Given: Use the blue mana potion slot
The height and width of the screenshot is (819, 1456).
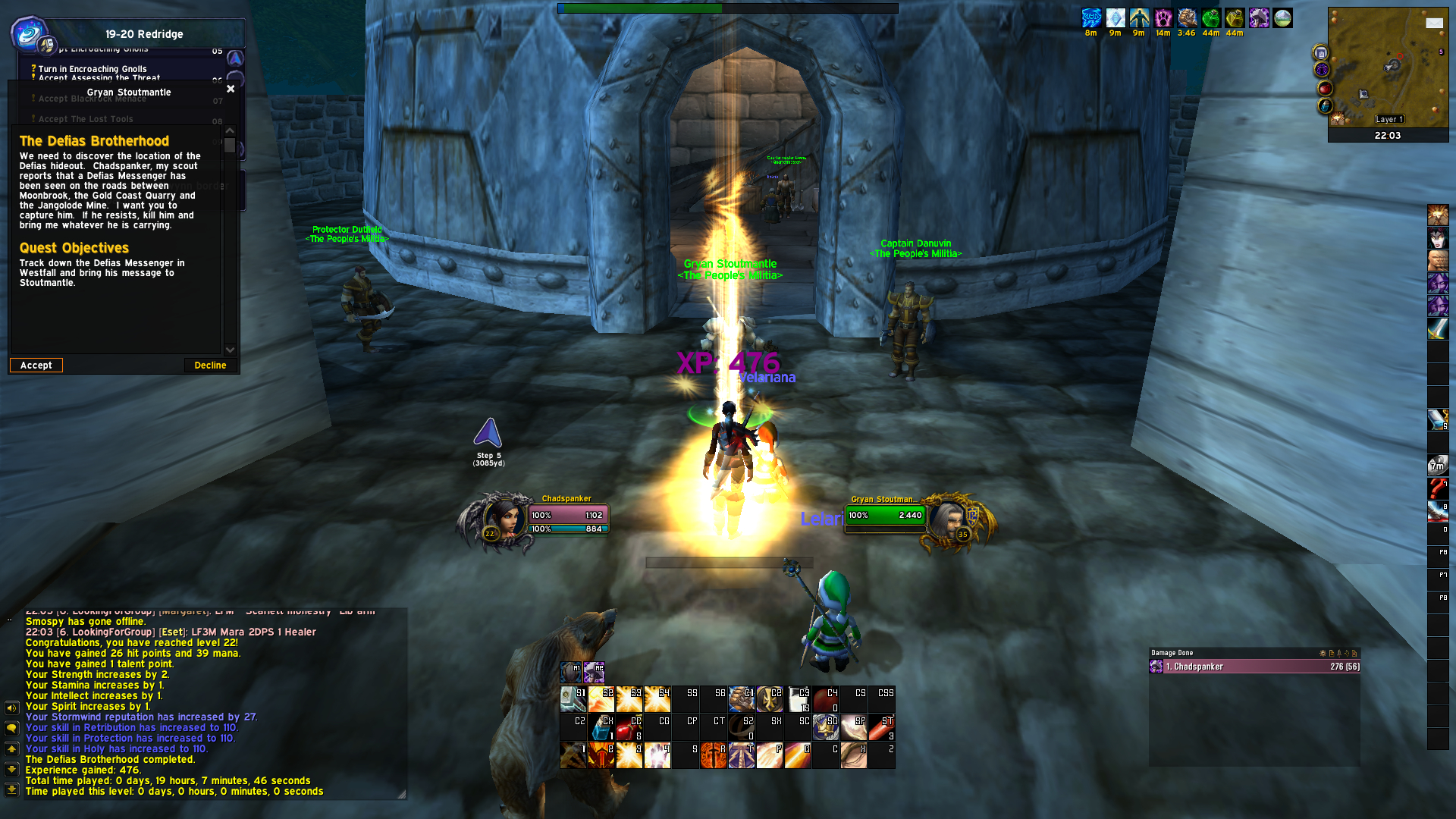Looking at the screenshot, I should [x=601, y=727].
